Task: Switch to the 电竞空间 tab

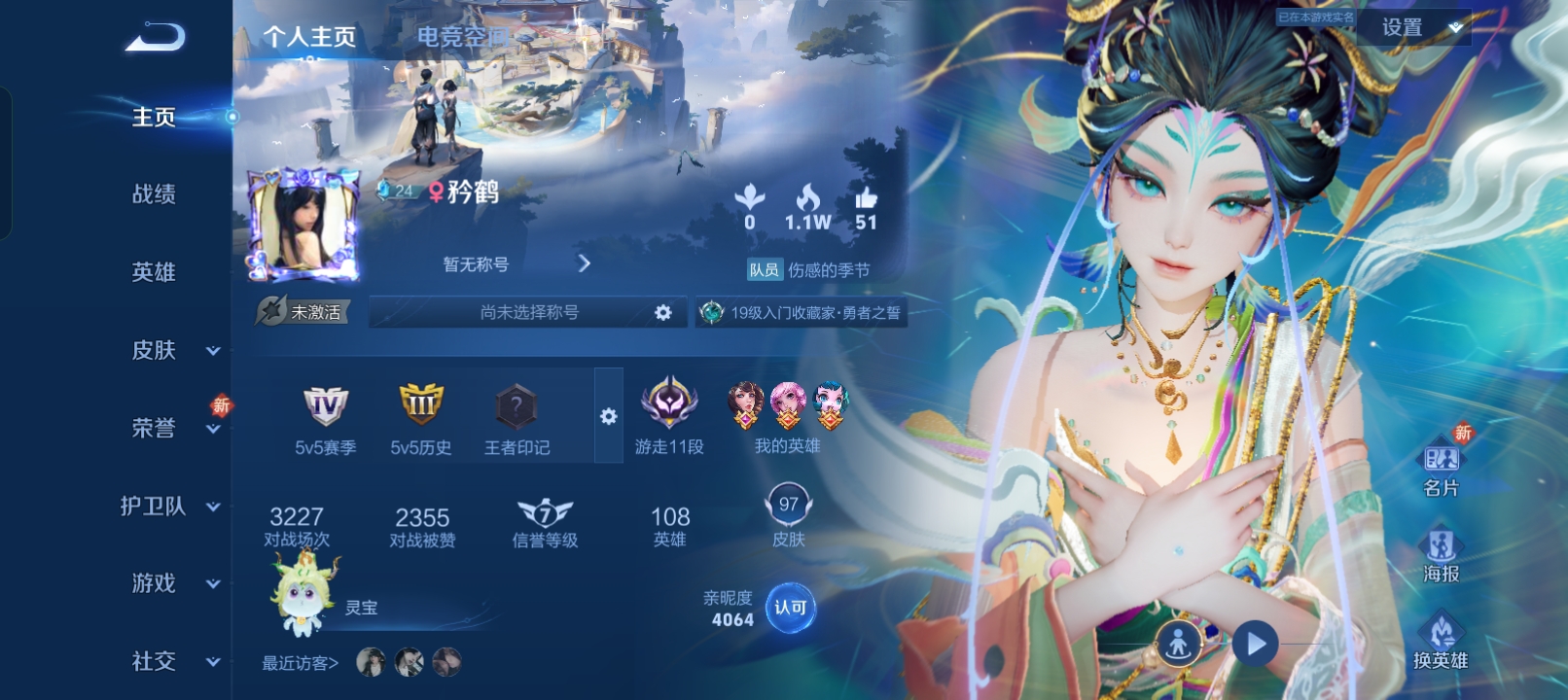Action: [463, 37]
